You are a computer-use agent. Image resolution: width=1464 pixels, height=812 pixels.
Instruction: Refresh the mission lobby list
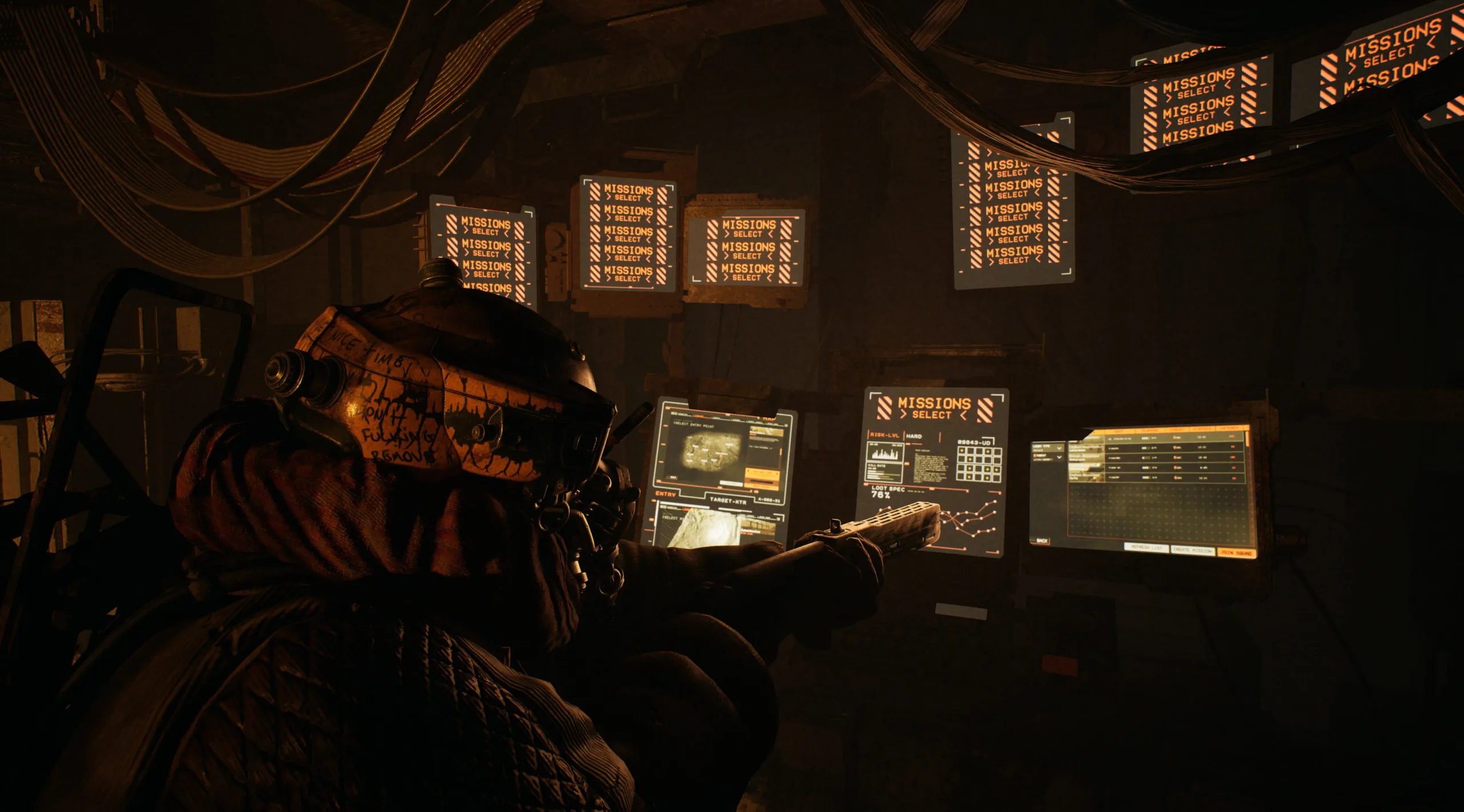coord(1147,547)
